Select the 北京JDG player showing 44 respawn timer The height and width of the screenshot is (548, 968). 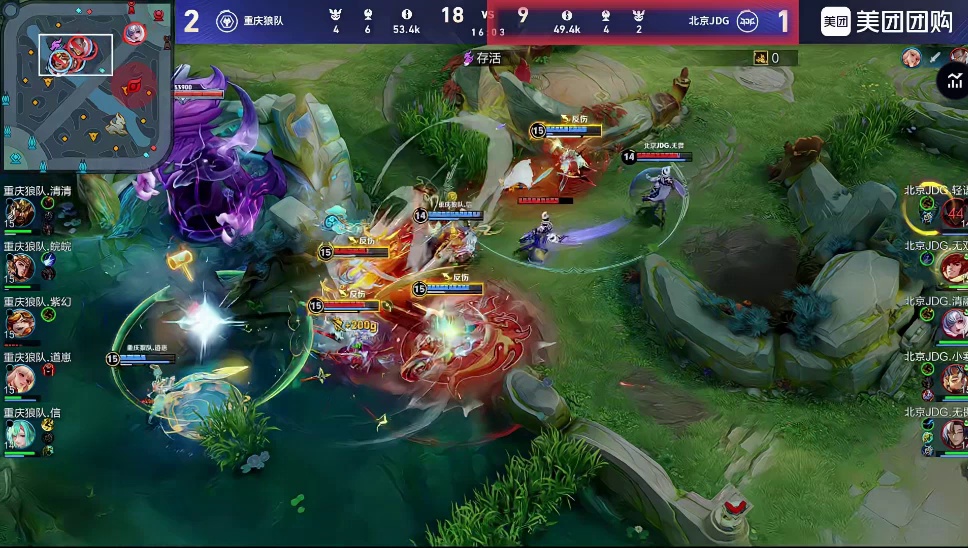point(952,212)
